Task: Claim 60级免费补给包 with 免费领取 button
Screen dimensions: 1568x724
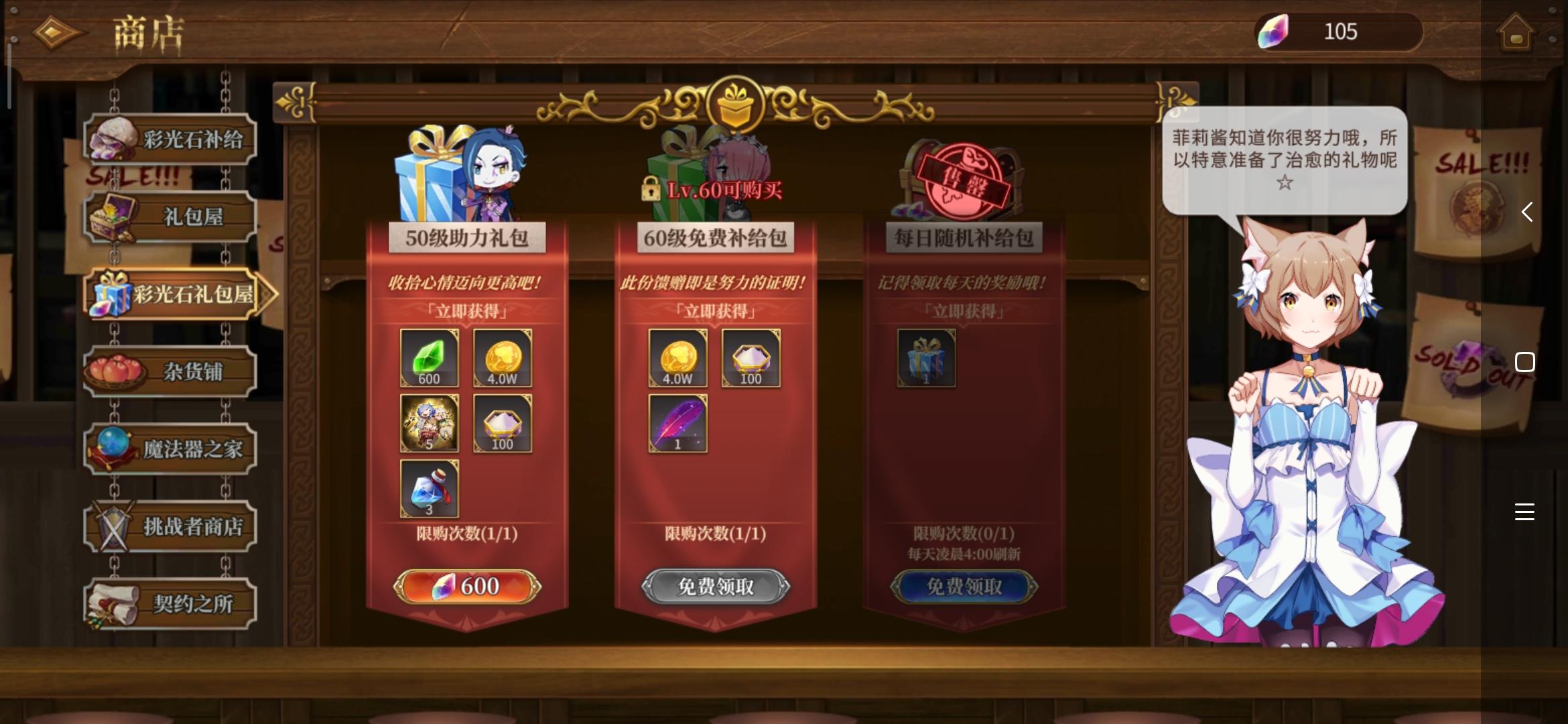Action: [x=714, y=586]
